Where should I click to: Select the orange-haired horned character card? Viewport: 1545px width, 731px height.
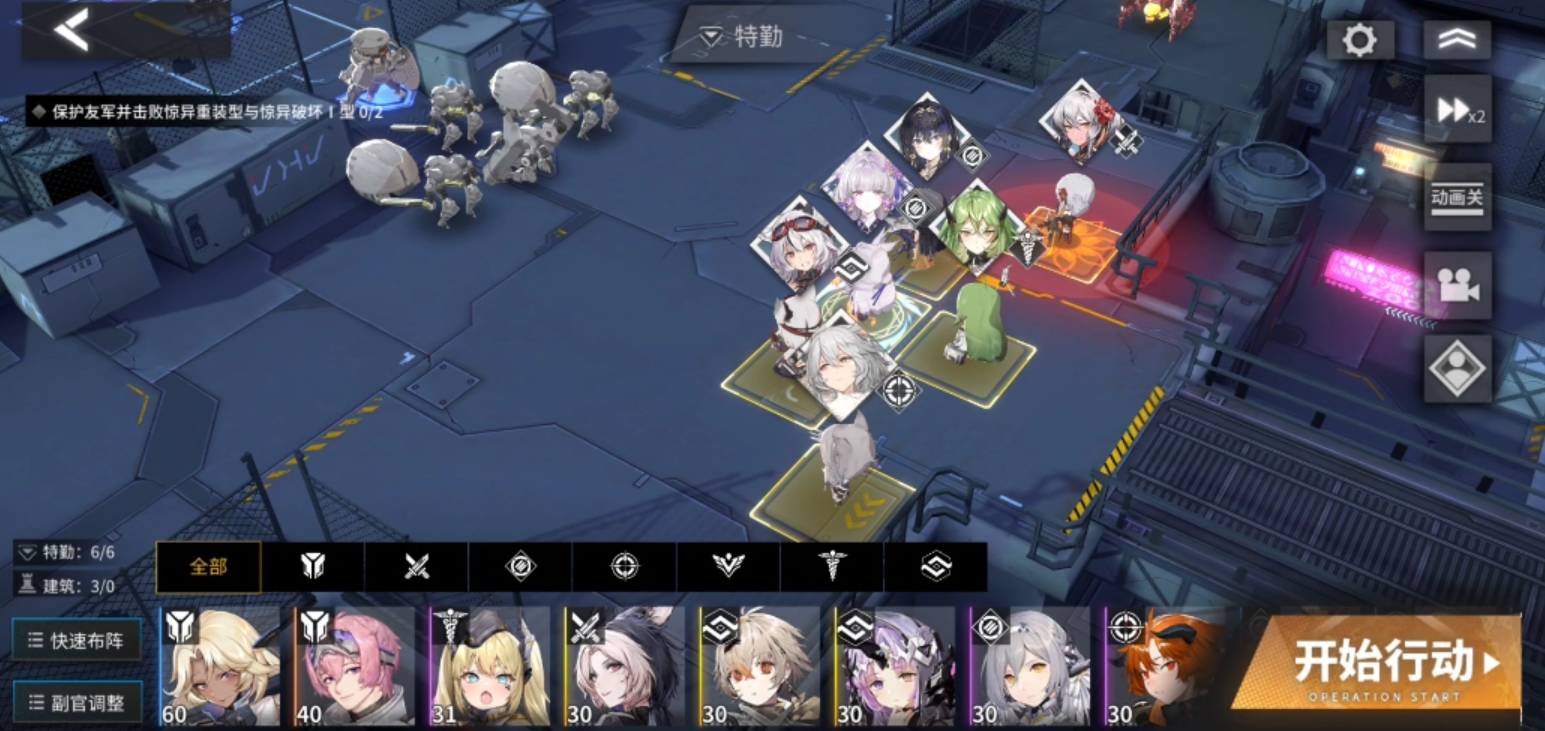coord(1165,666)
